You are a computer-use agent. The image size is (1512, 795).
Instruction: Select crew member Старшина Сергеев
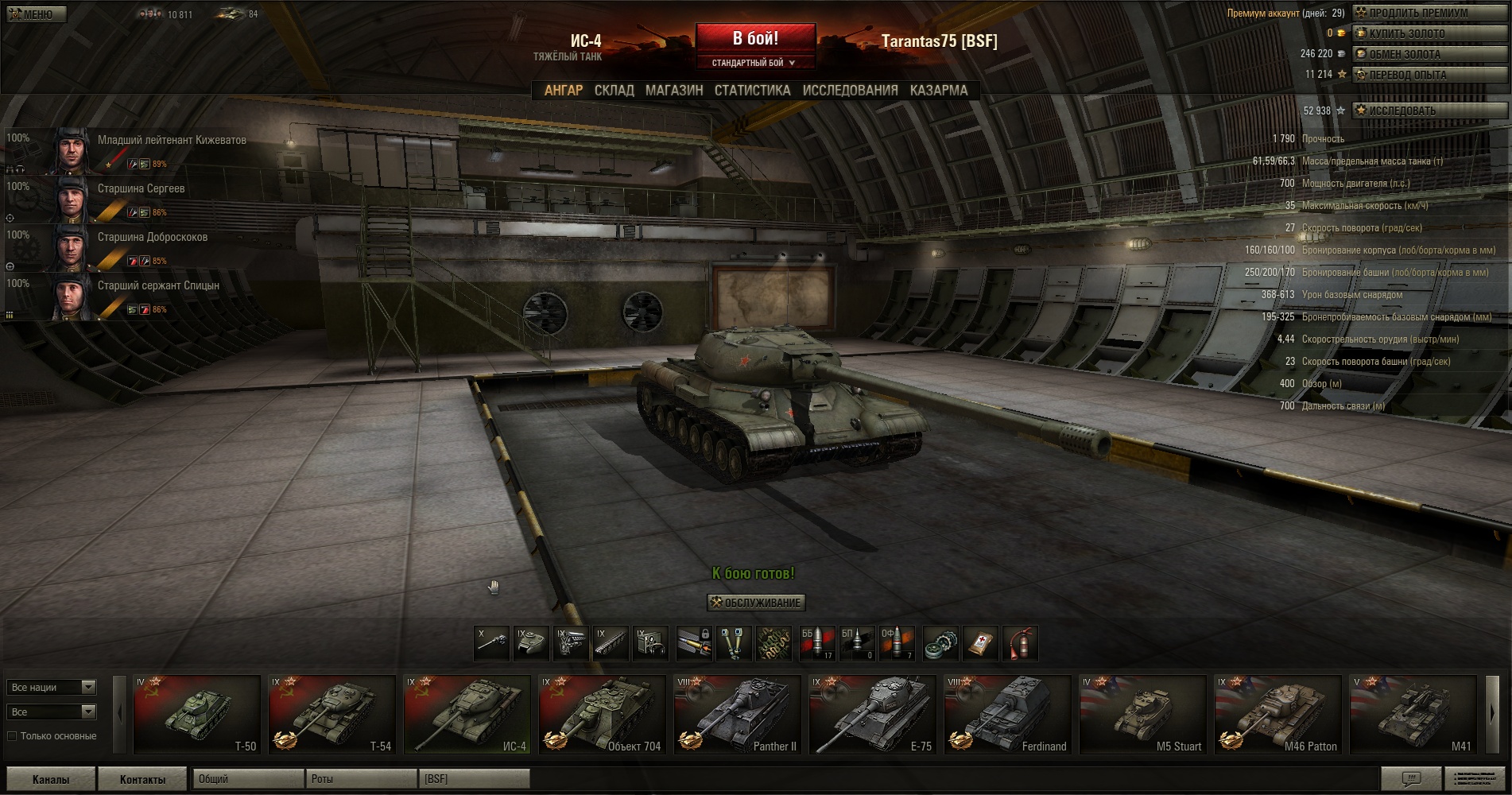tap(141, 189)
